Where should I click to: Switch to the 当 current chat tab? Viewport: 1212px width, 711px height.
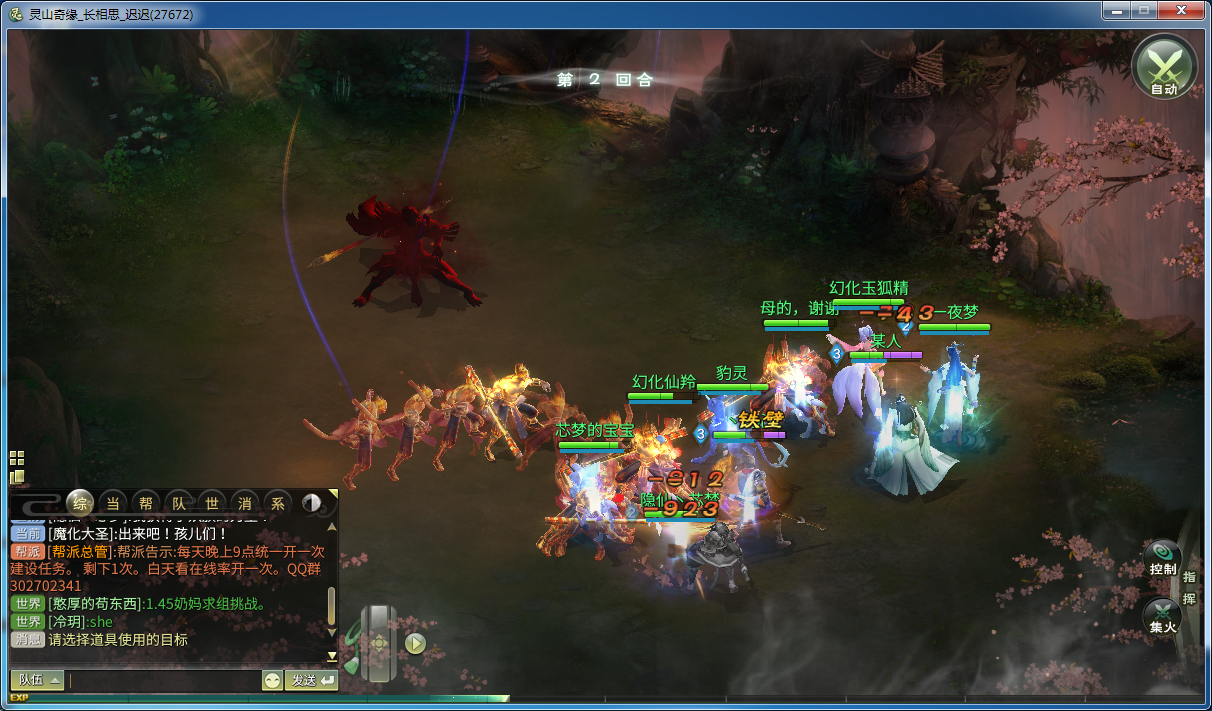[114, 503]
